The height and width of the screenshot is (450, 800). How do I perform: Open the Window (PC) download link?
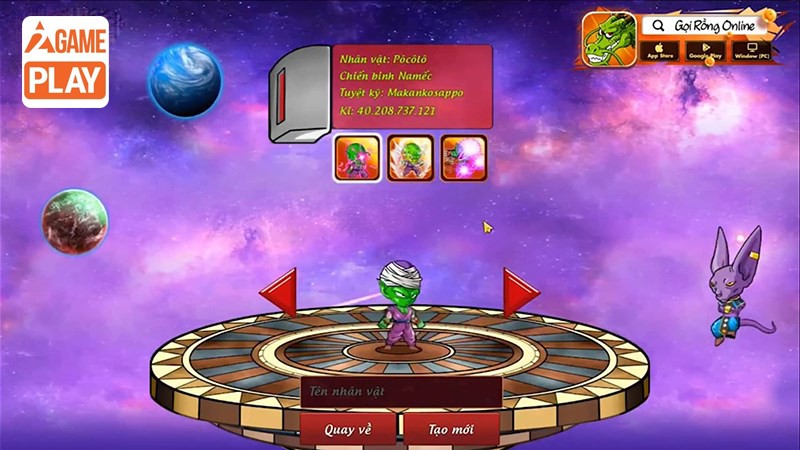751,50
